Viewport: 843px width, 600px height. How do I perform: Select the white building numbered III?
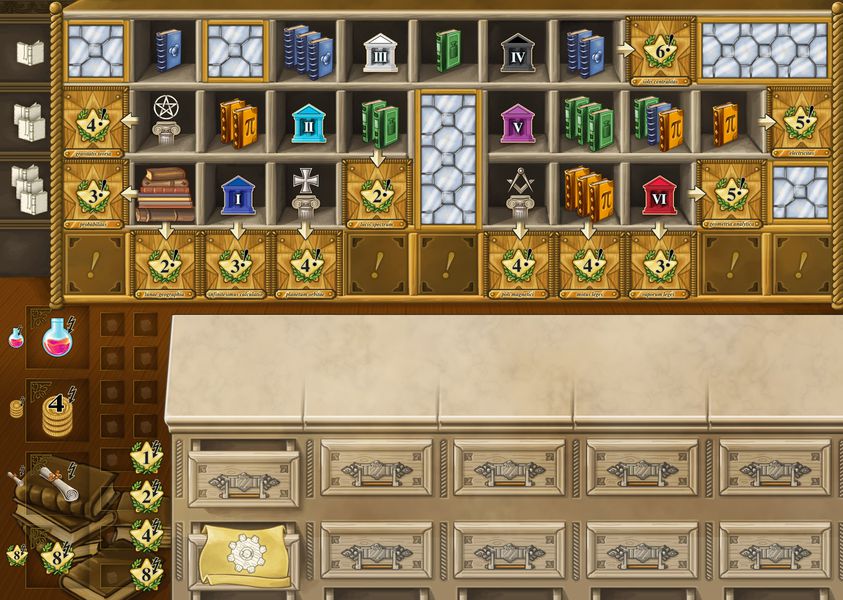[x=379, y=51]
